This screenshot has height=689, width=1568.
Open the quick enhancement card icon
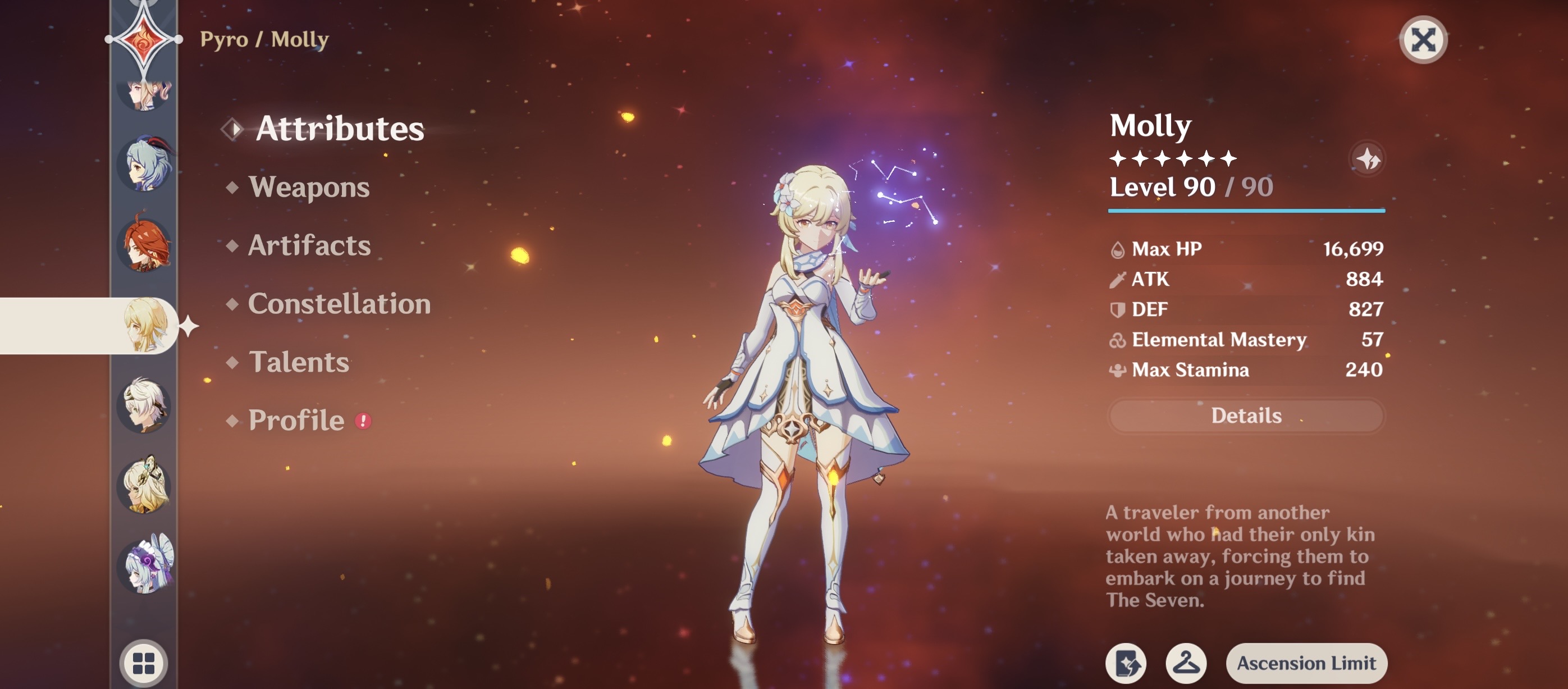tap(1125, 663)
